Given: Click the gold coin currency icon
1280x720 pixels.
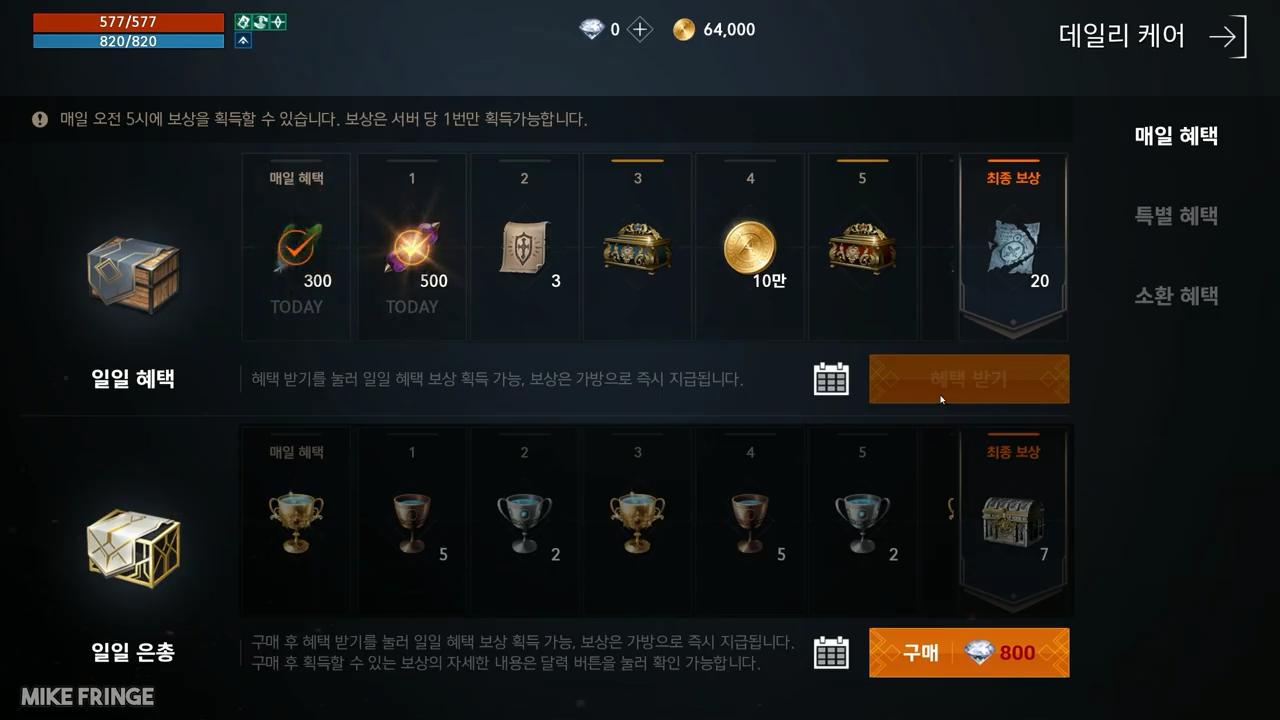Looking at the screenshot, I should click(x=685, y=29).
